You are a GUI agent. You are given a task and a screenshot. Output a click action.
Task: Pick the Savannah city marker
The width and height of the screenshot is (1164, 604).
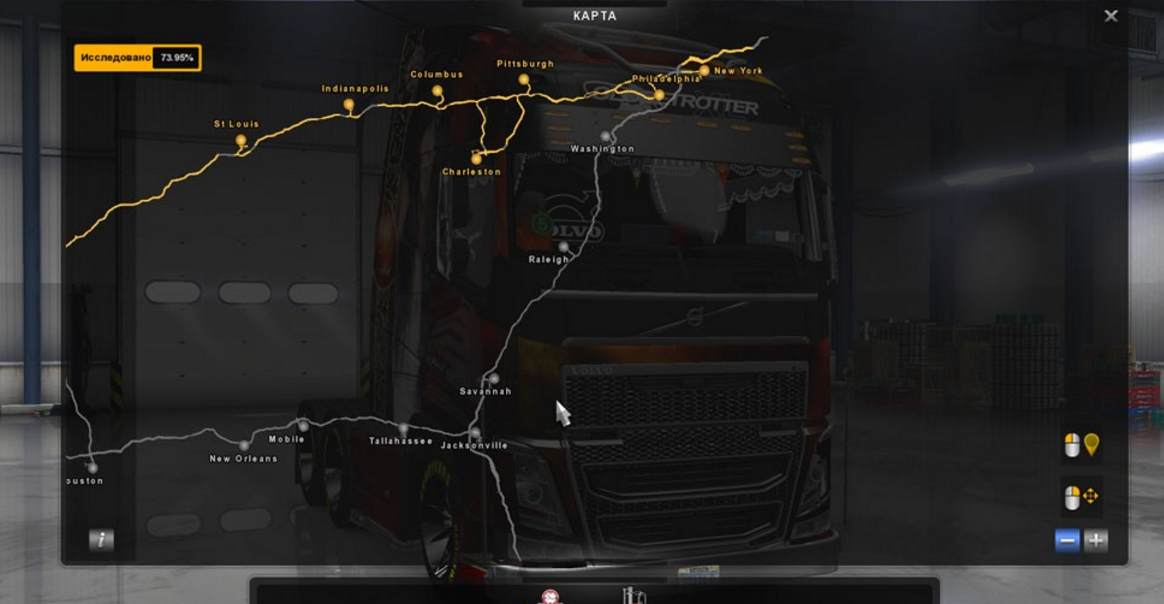point(494,378)
